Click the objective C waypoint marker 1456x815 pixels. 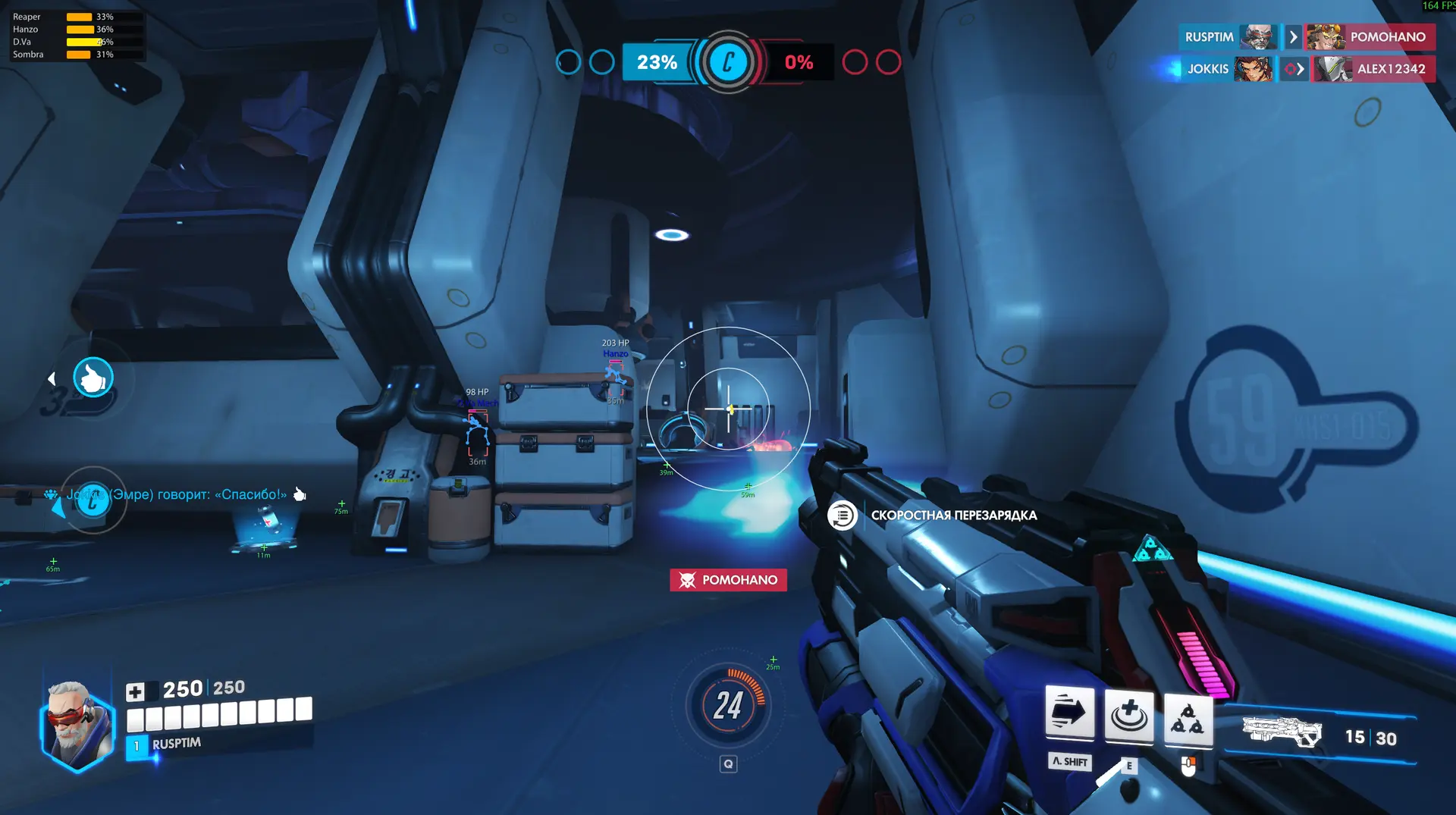(x=93, y=500)
